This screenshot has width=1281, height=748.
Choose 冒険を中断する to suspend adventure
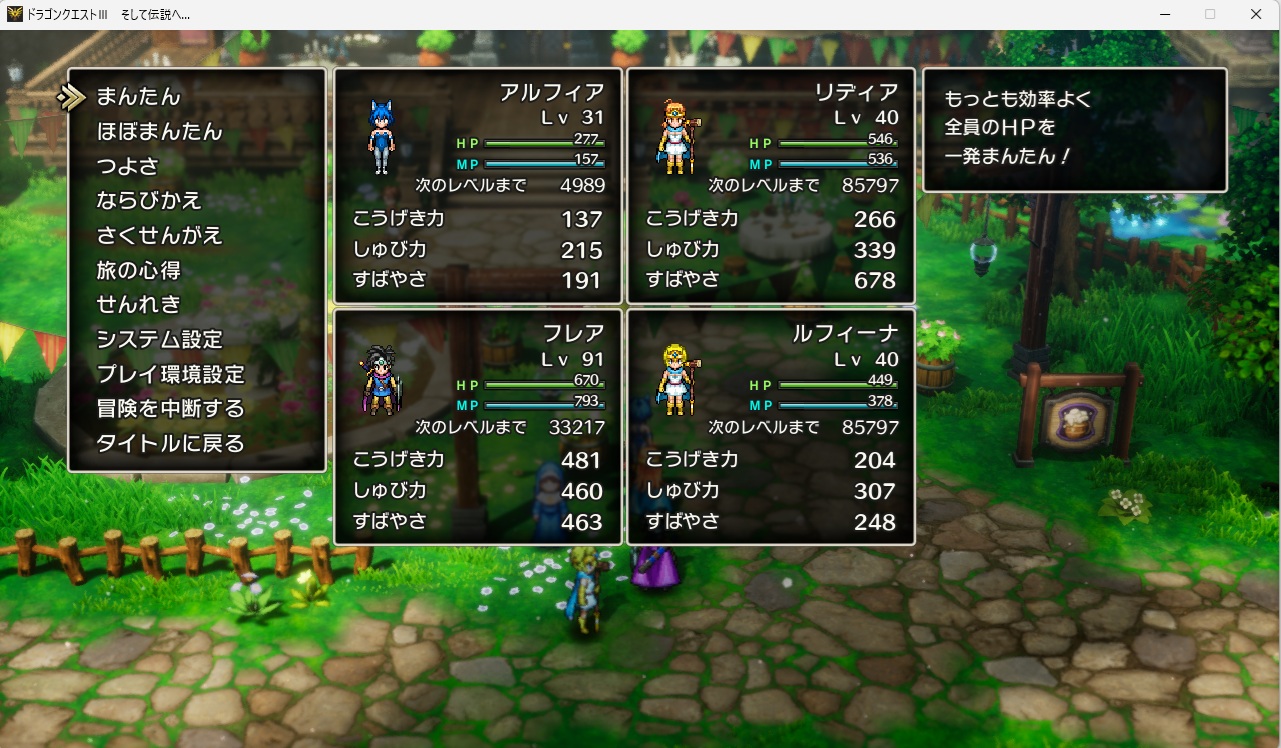pyautogui.click(x=170, y=408)
